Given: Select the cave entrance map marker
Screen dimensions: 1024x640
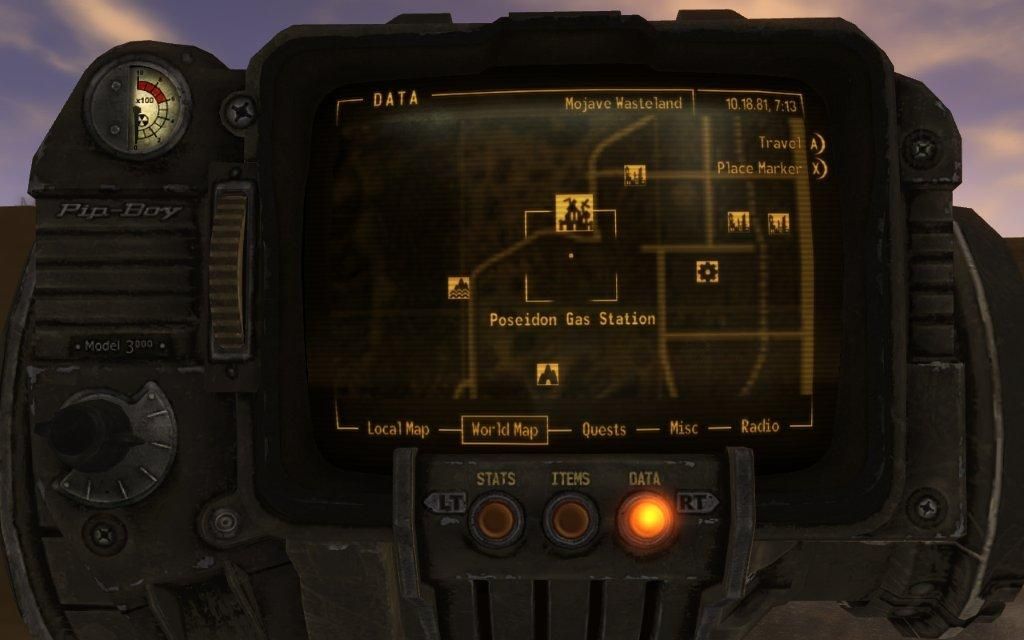Looking at the screenshot, I should [x=547, y=374].
